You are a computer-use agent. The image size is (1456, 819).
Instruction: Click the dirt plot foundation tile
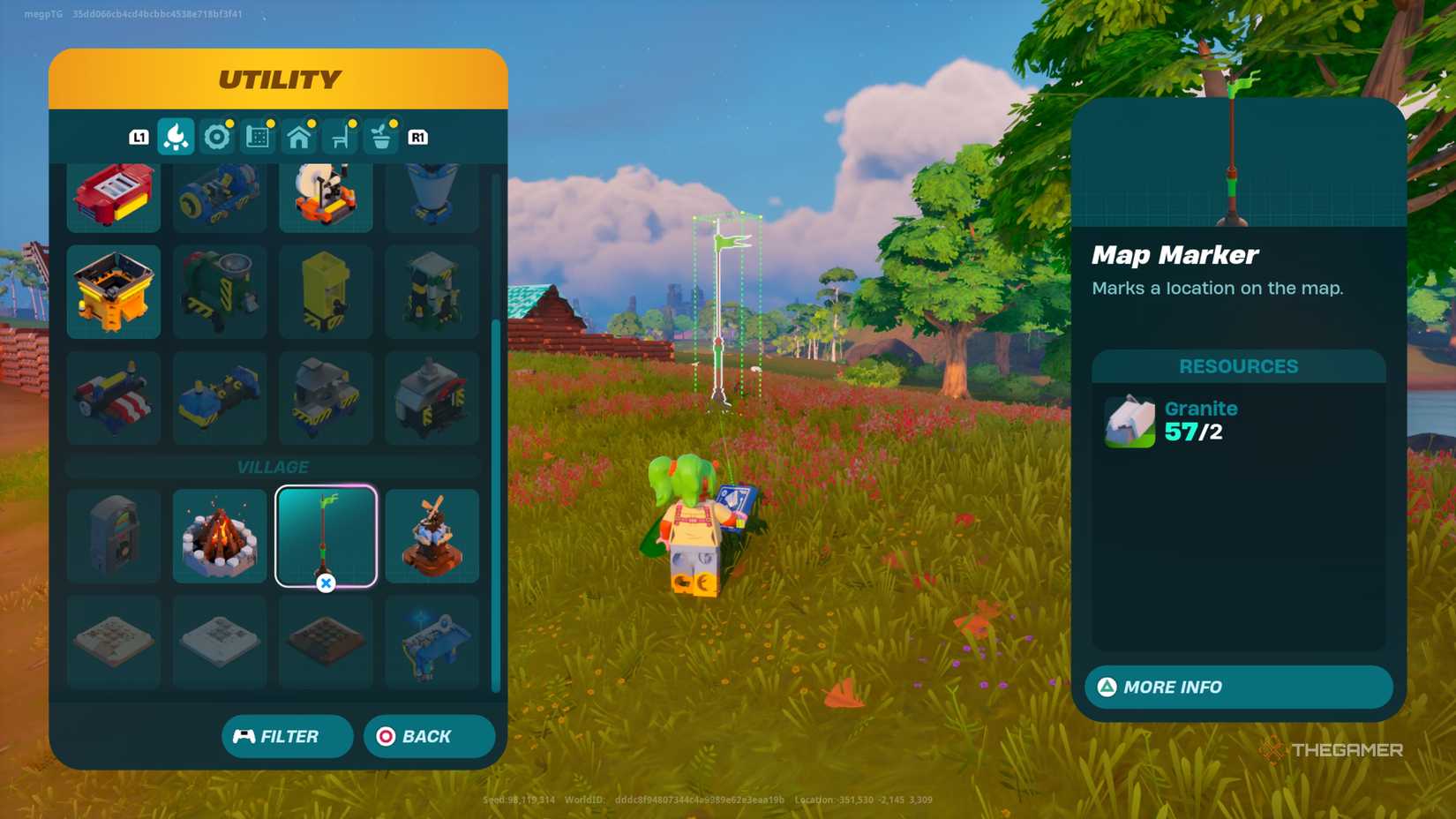326,642
